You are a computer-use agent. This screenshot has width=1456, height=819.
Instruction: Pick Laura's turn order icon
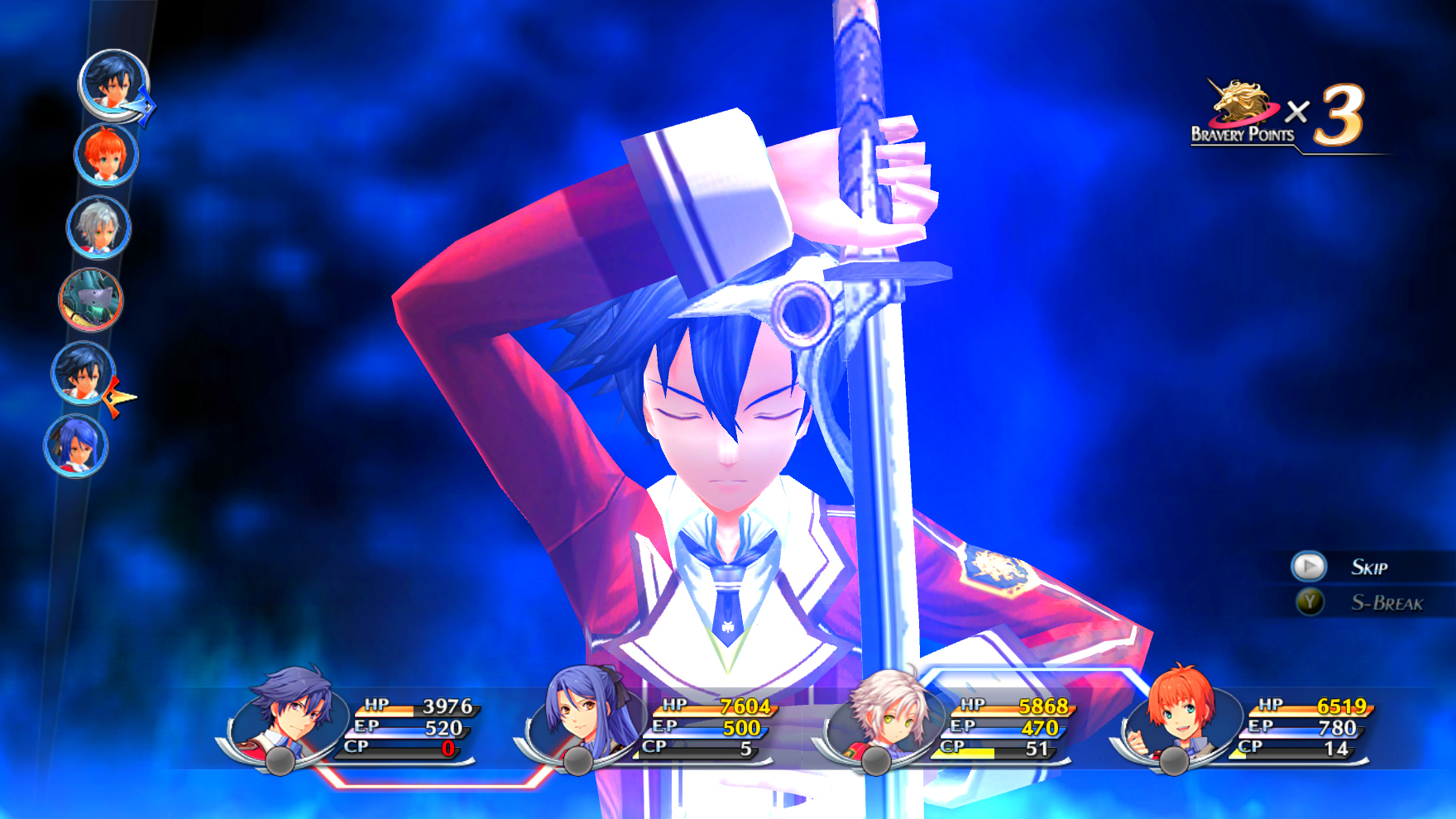(x=76, y=446)
